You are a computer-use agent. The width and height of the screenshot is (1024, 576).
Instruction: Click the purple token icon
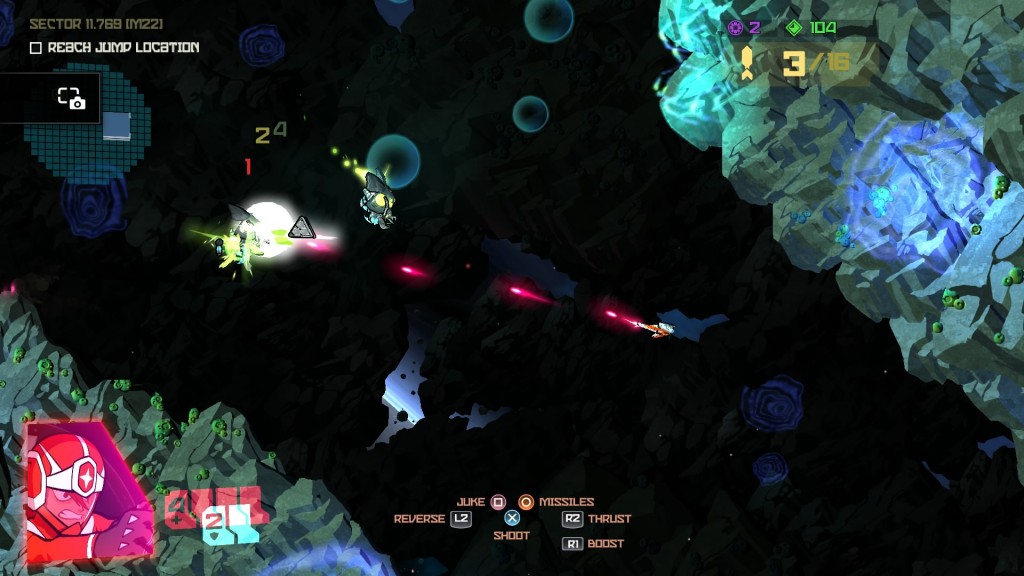(x=736, y=28)
